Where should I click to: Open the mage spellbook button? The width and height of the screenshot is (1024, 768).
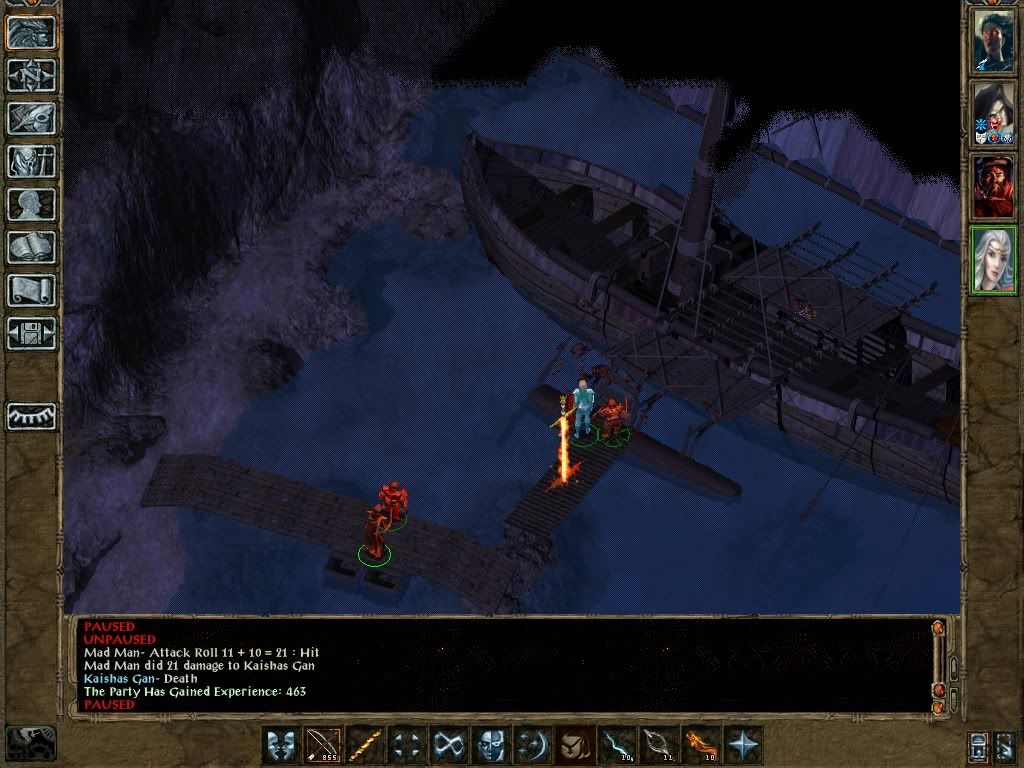[32, 247]
